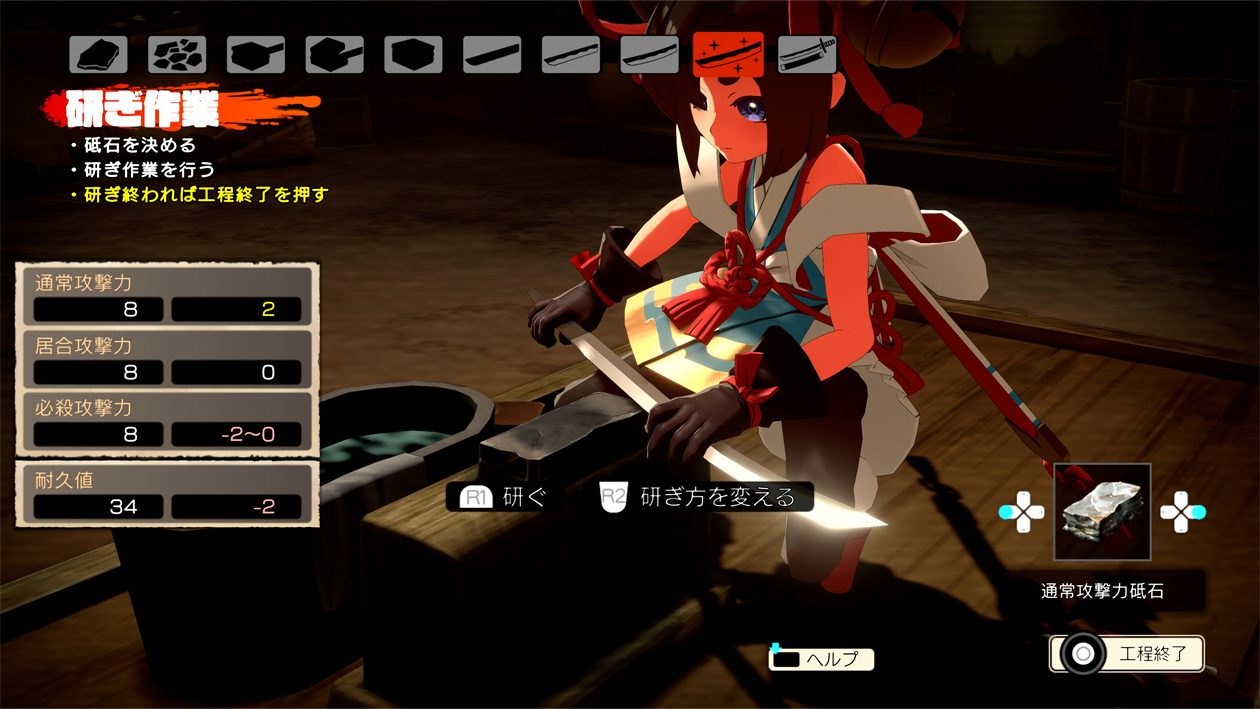Click the 工程終了 finish process button
This screenshot has width=1260, height=709.
click(x=1127, y=654)
